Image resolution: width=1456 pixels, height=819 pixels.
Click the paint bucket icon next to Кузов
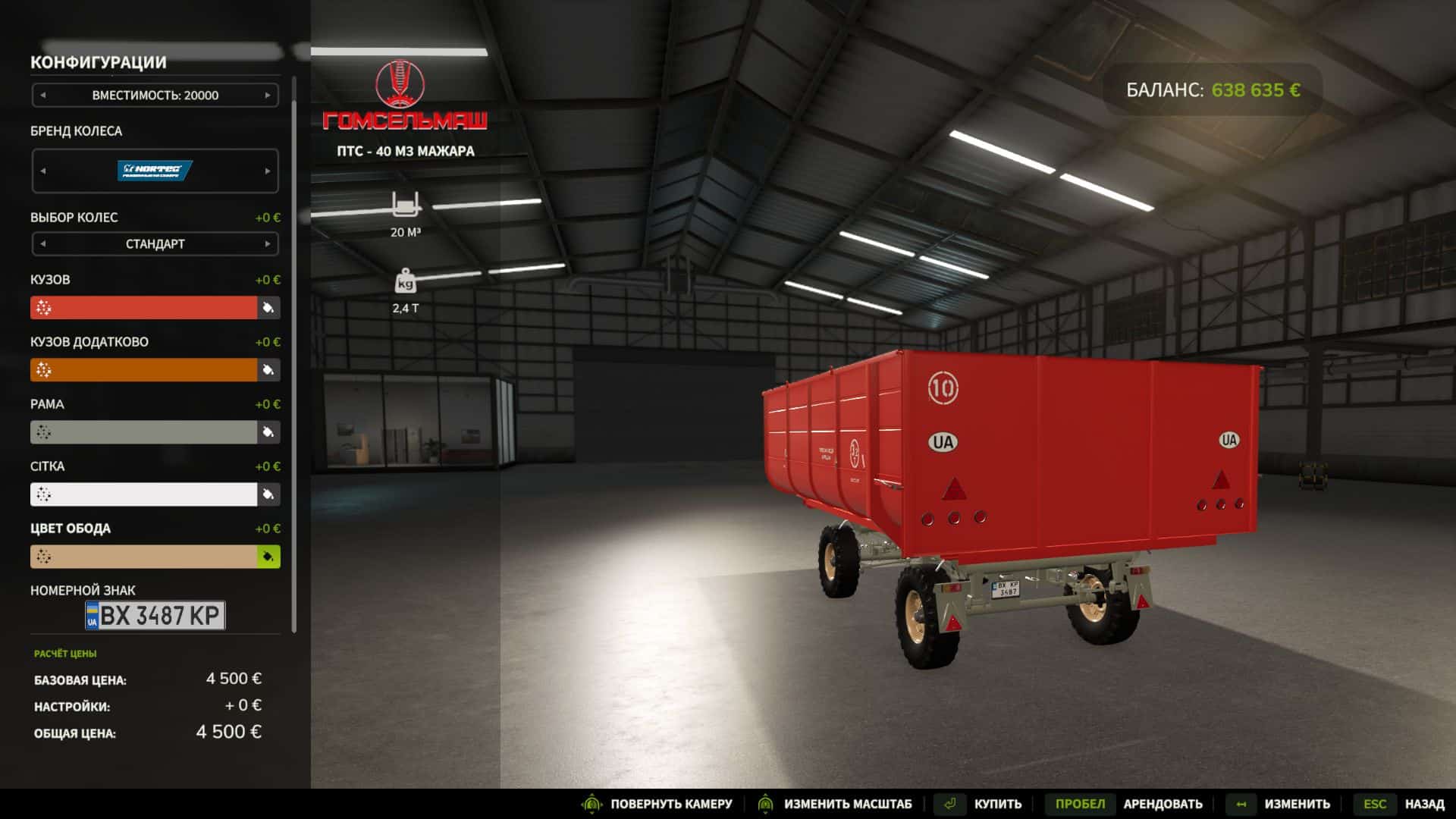click(x=268, y=308)
